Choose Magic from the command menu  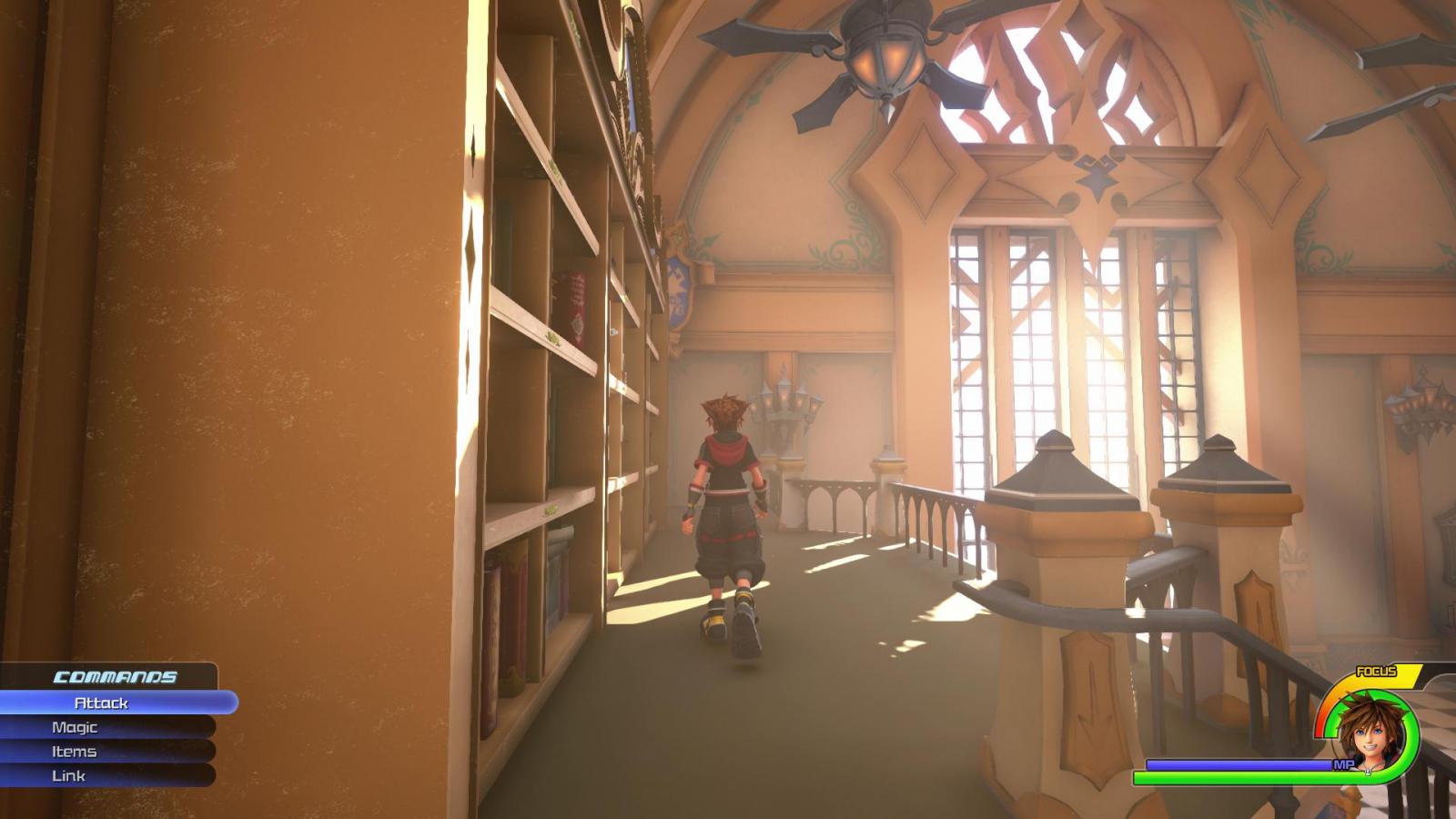[x=75, y=727]
